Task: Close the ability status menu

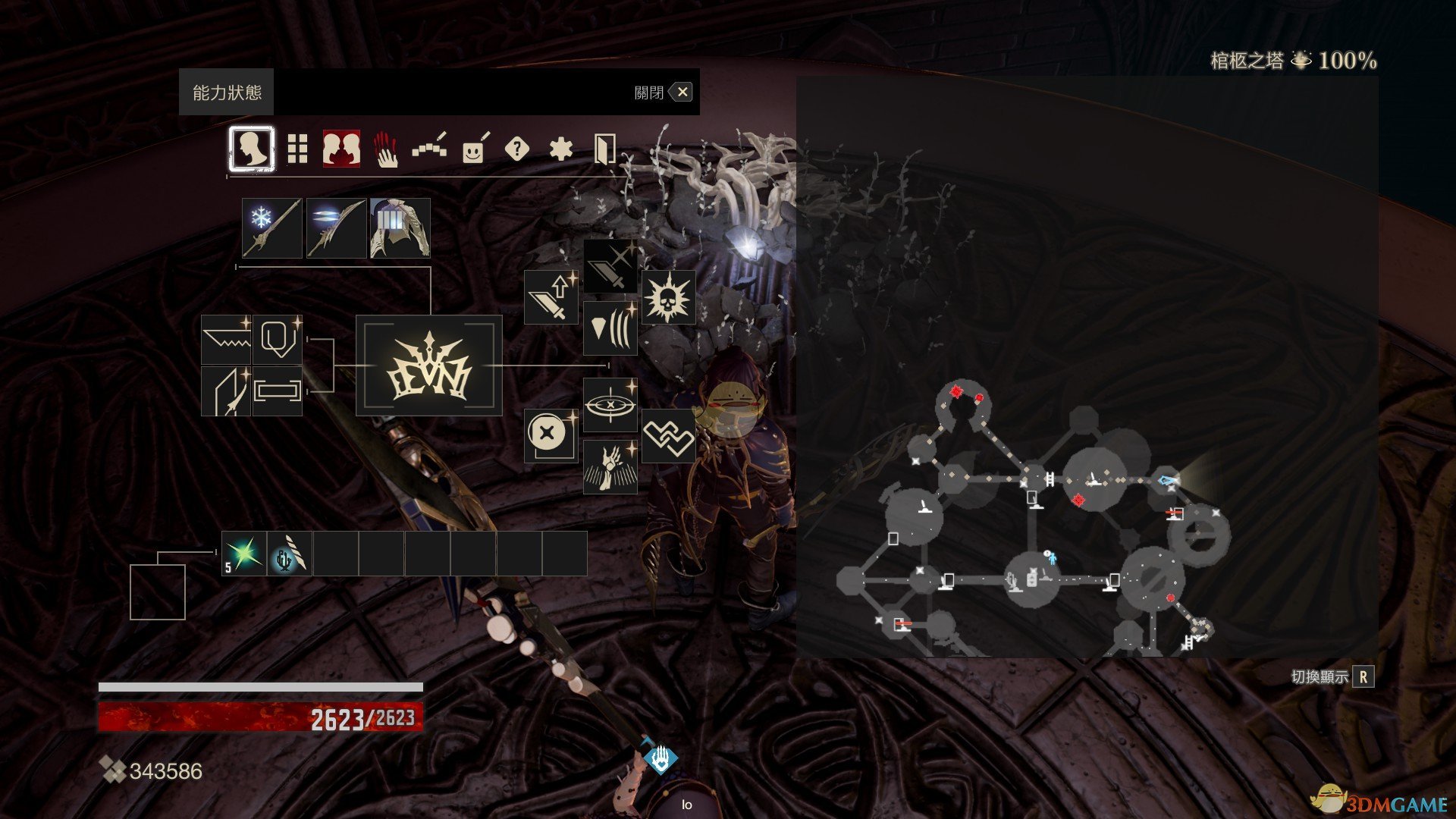Action: coord(682,93)
